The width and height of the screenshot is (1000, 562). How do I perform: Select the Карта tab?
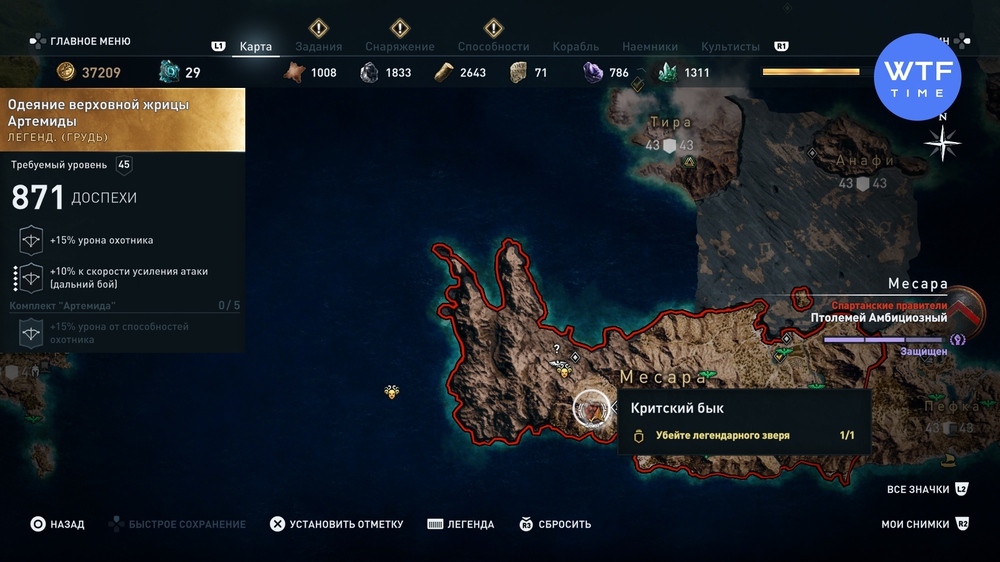click(256, 47)
